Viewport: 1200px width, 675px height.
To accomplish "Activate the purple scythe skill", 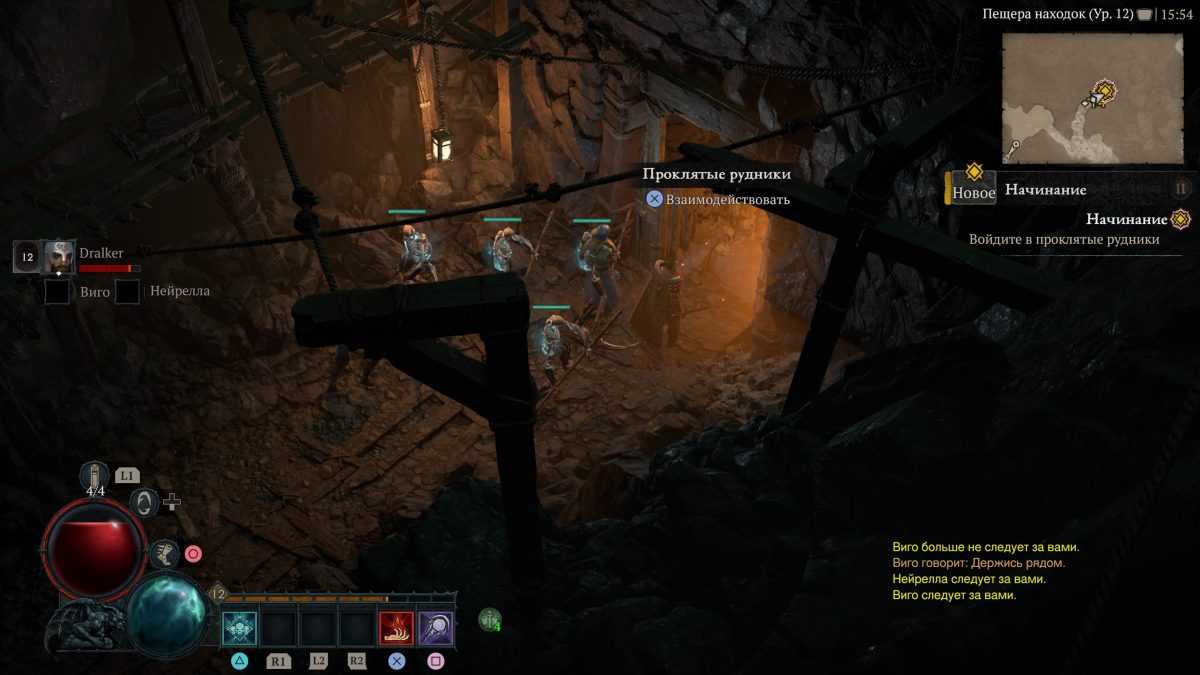I will (435, 628).
